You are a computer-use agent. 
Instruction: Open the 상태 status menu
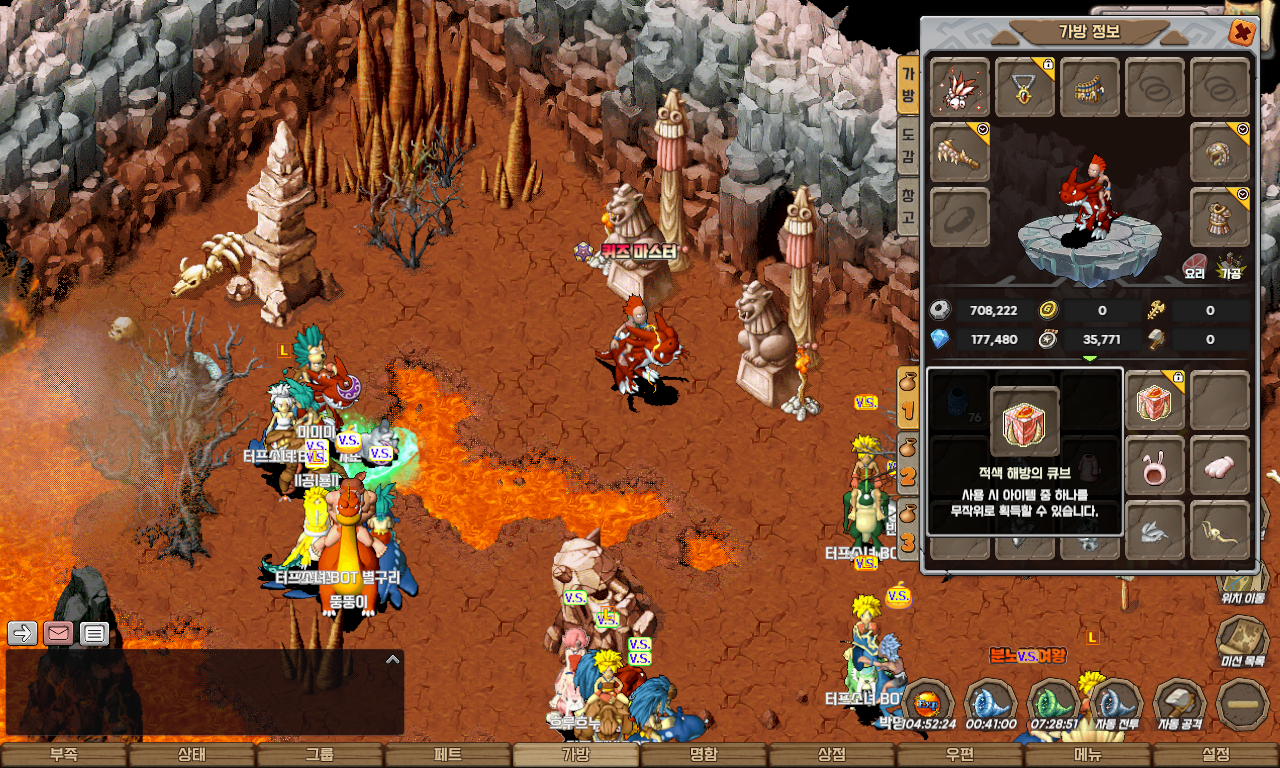[192, 755]
